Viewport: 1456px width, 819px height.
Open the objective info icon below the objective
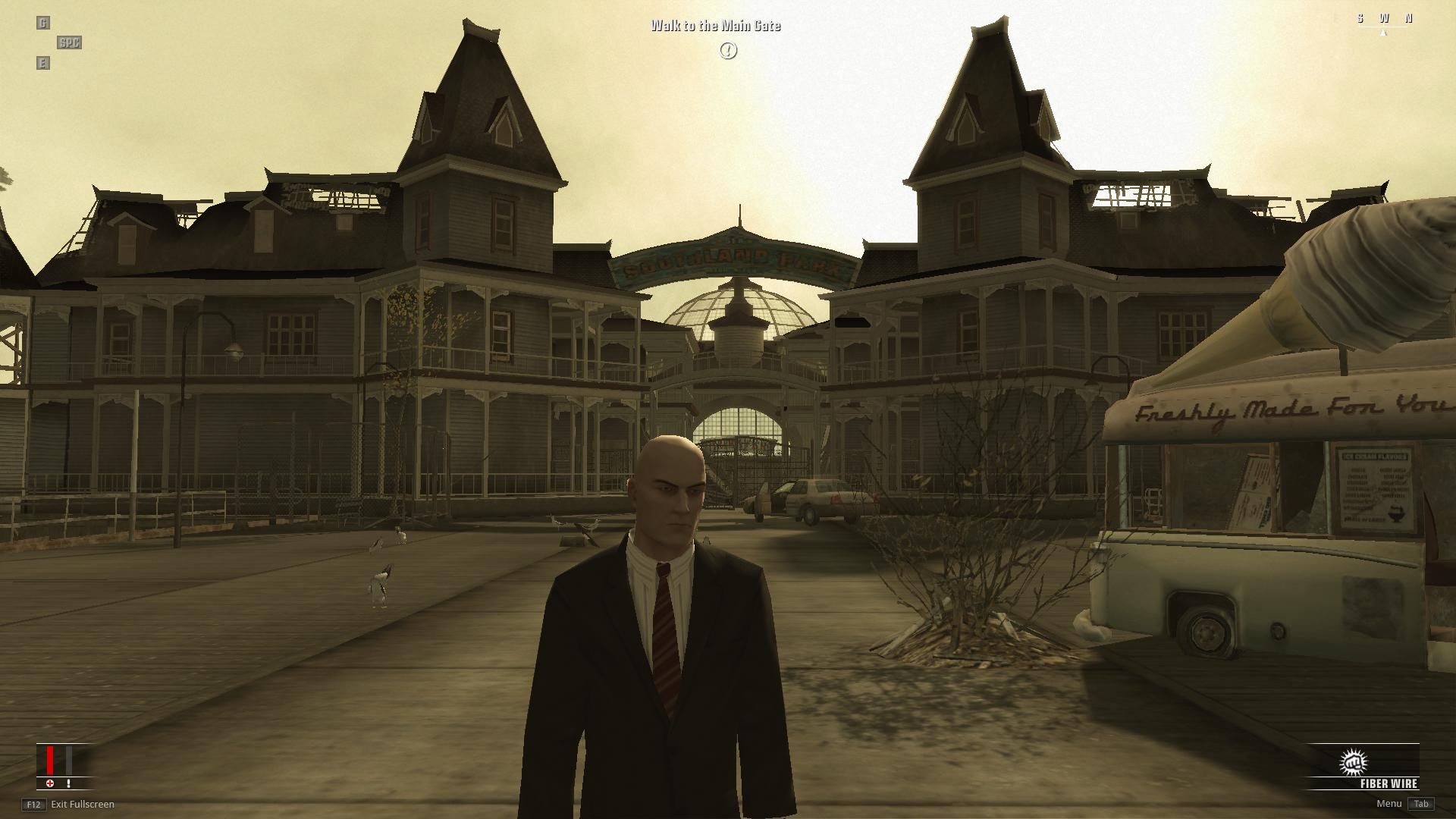click(x=728, y=51)
